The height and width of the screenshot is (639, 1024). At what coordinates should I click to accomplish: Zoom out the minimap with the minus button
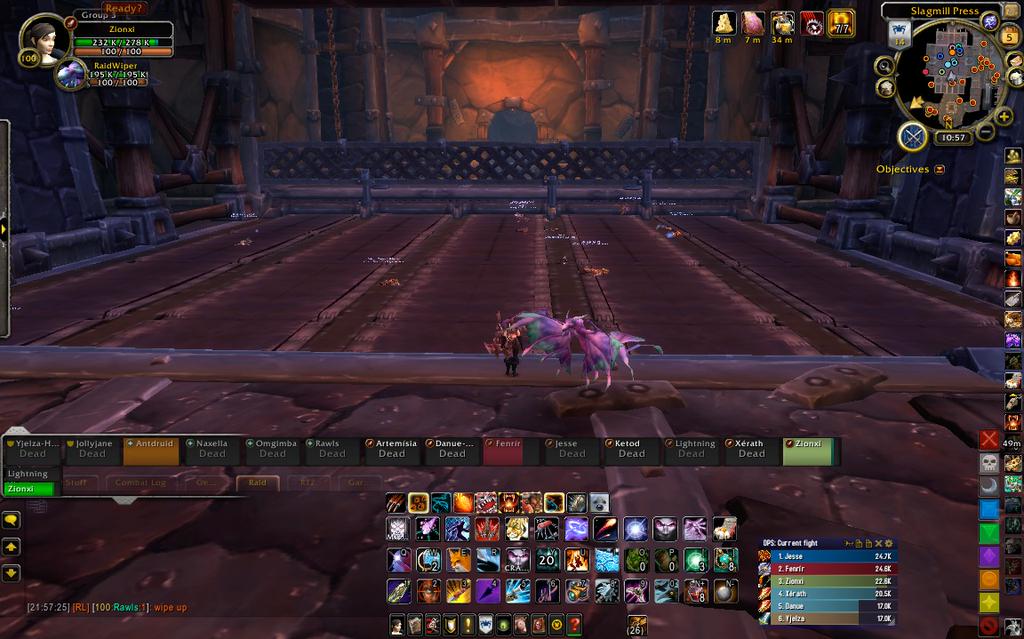[985, 131]
